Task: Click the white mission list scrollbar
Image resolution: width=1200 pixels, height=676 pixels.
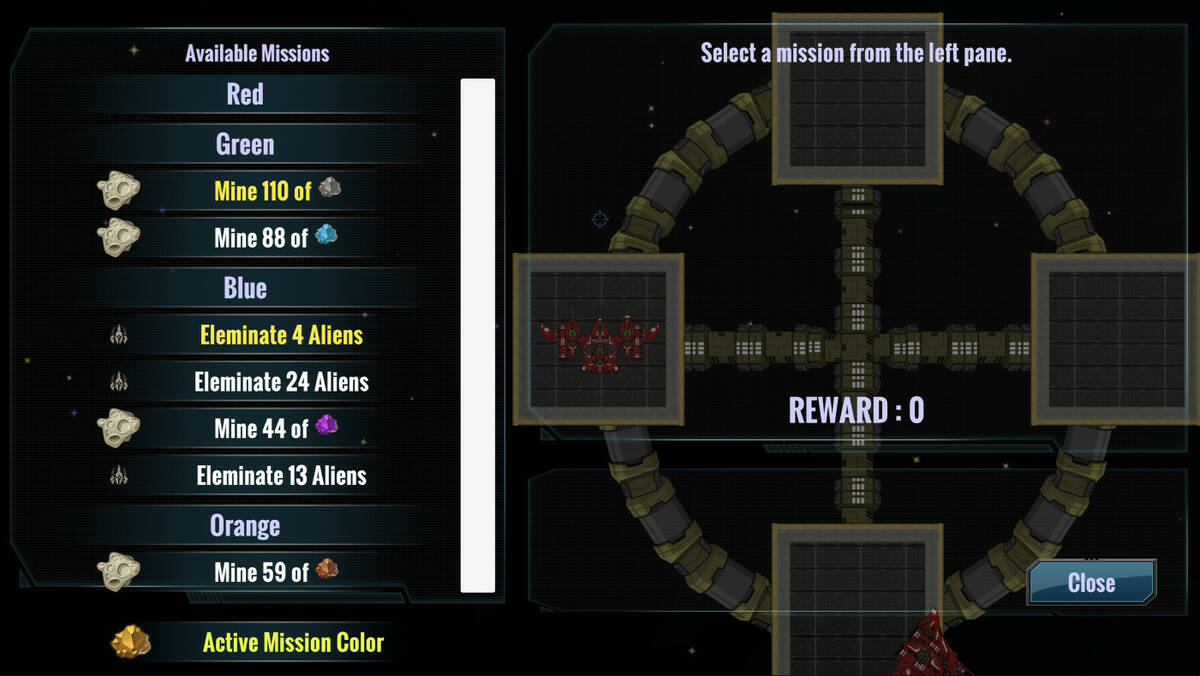Action: pyautogui.click(x=477, y=335)
